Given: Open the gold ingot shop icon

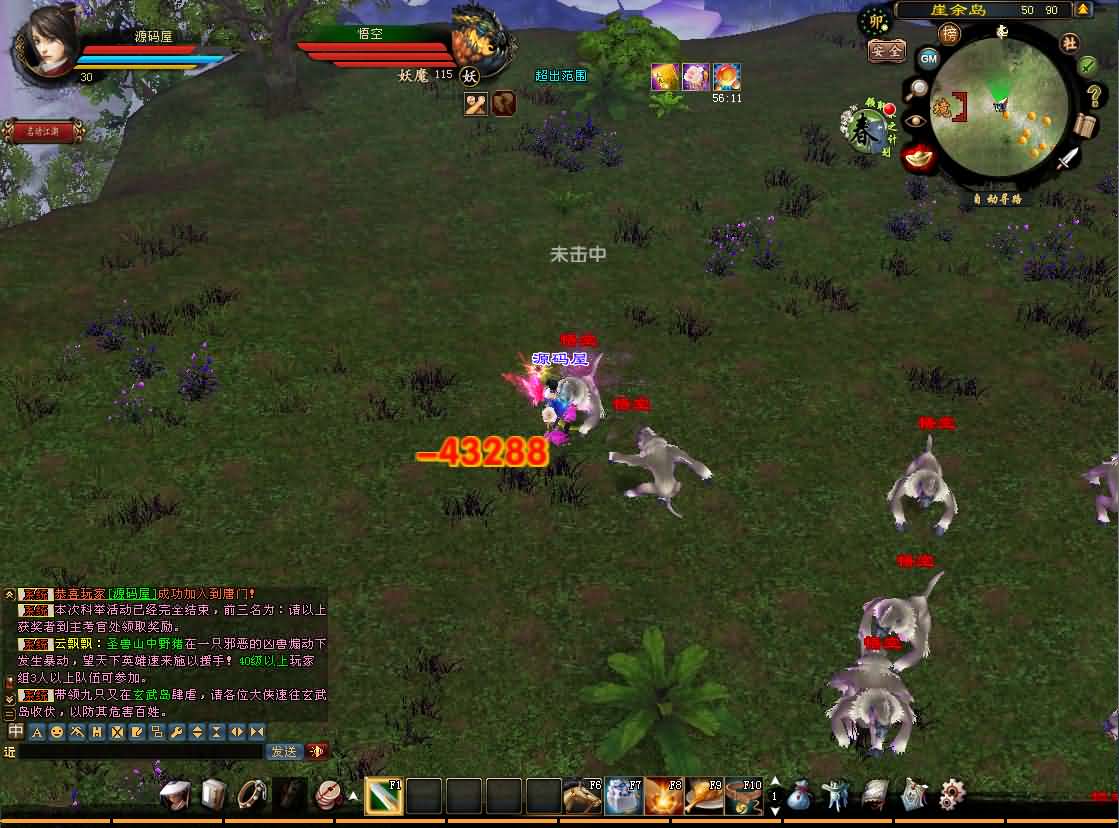Looking at the screenshot, I should (917, 156).
